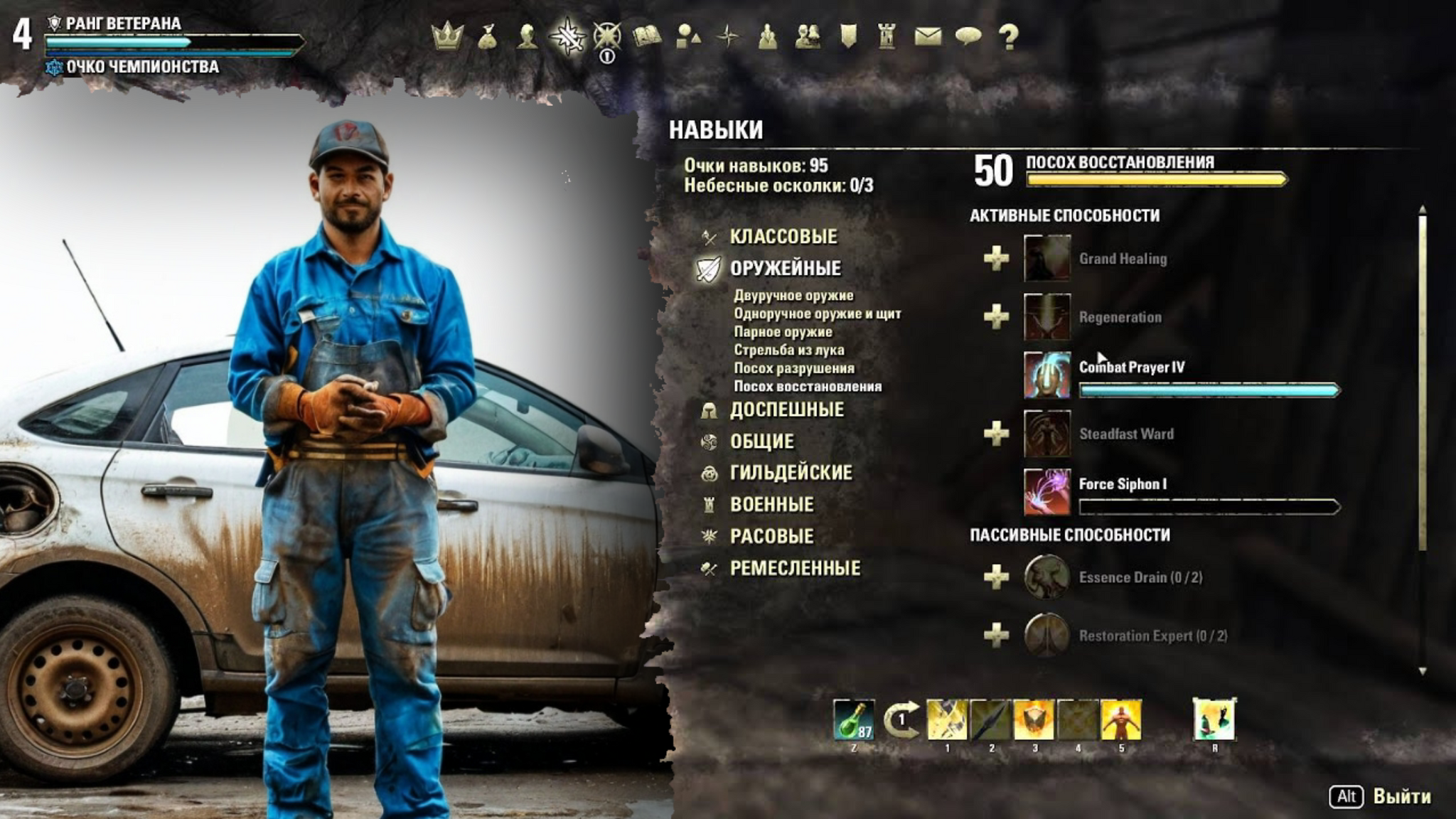
Task: Add a point to Steadfast Ward
Action: click(x=996, y=434)
